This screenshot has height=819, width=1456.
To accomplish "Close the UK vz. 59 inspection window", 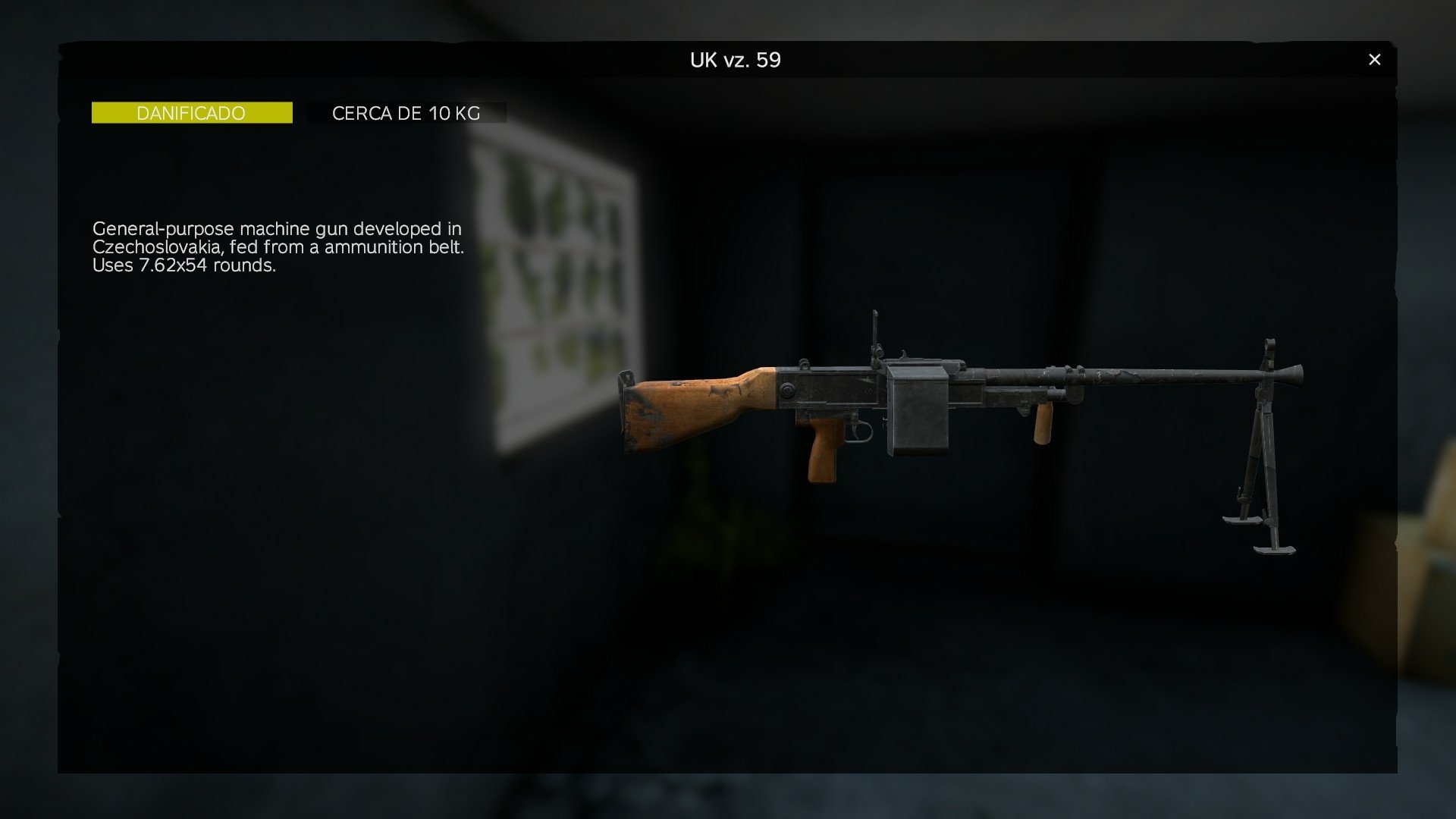I will tap(1373, 58).
